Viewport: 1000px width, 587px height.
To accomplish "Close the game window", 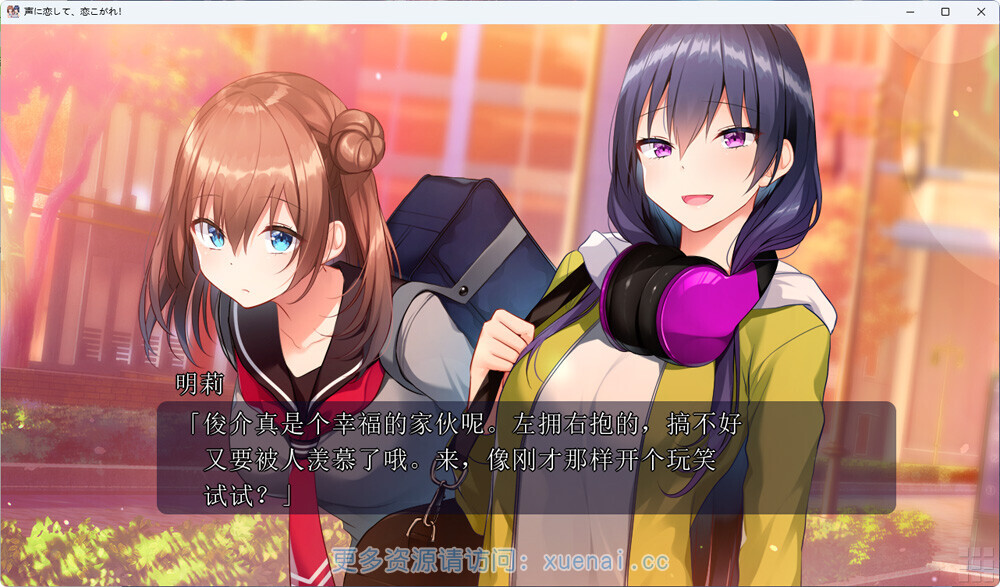I will click(979, 12).
